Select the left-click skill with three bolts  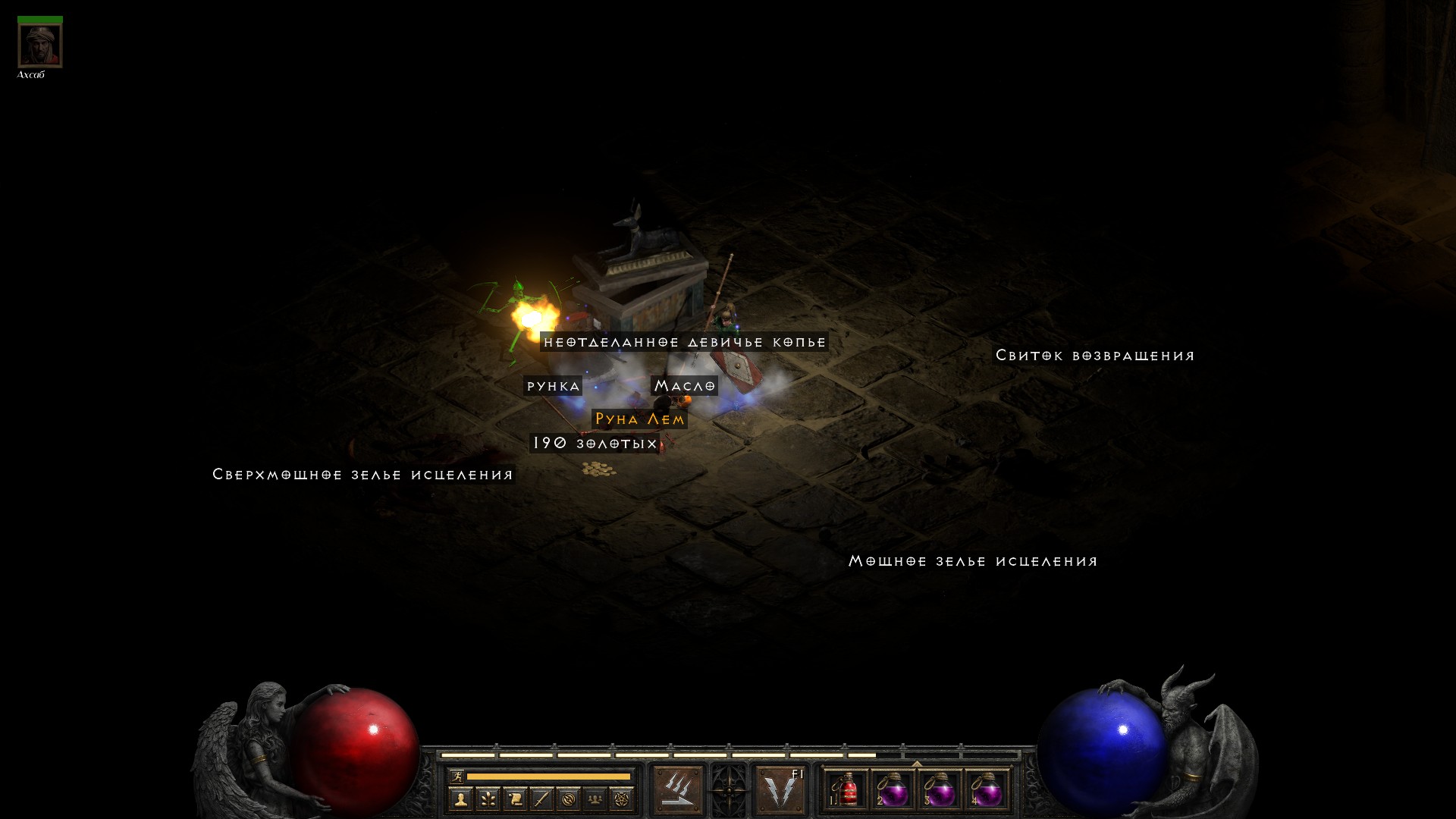click(x=677, y=789)
